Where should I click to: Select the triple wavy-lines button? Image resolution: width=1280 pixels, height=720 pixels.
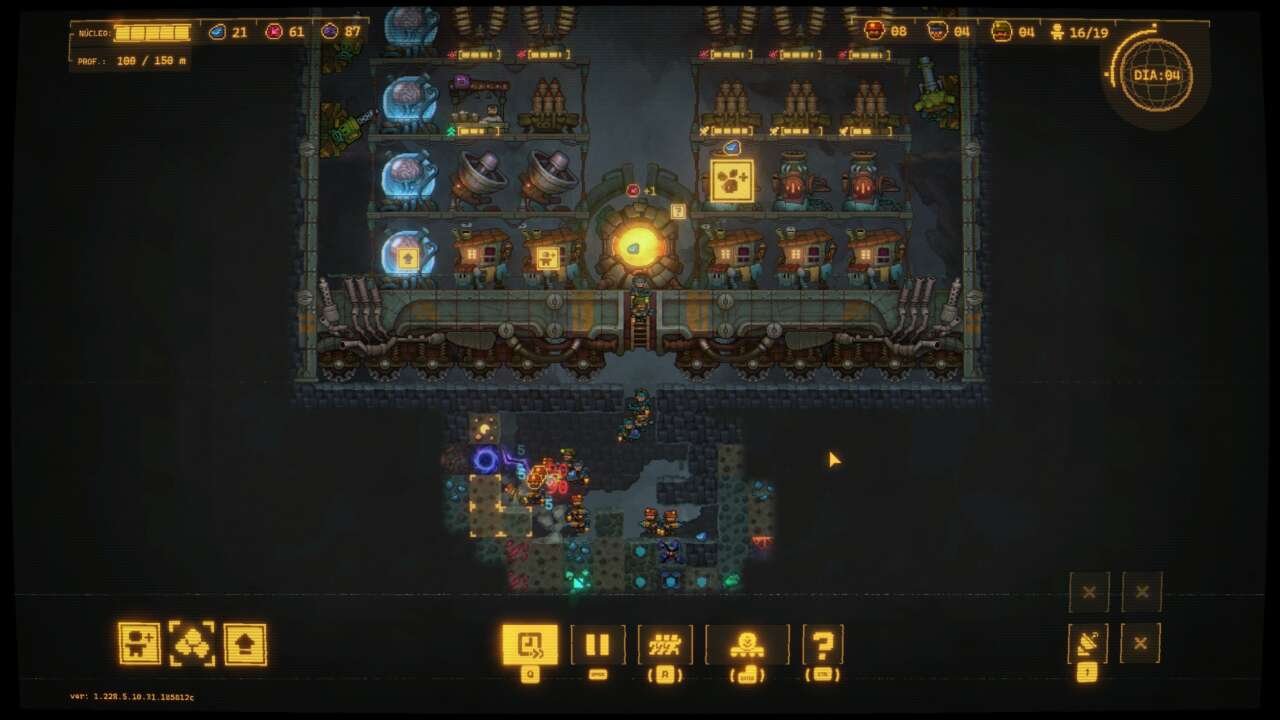click(665, 644)
